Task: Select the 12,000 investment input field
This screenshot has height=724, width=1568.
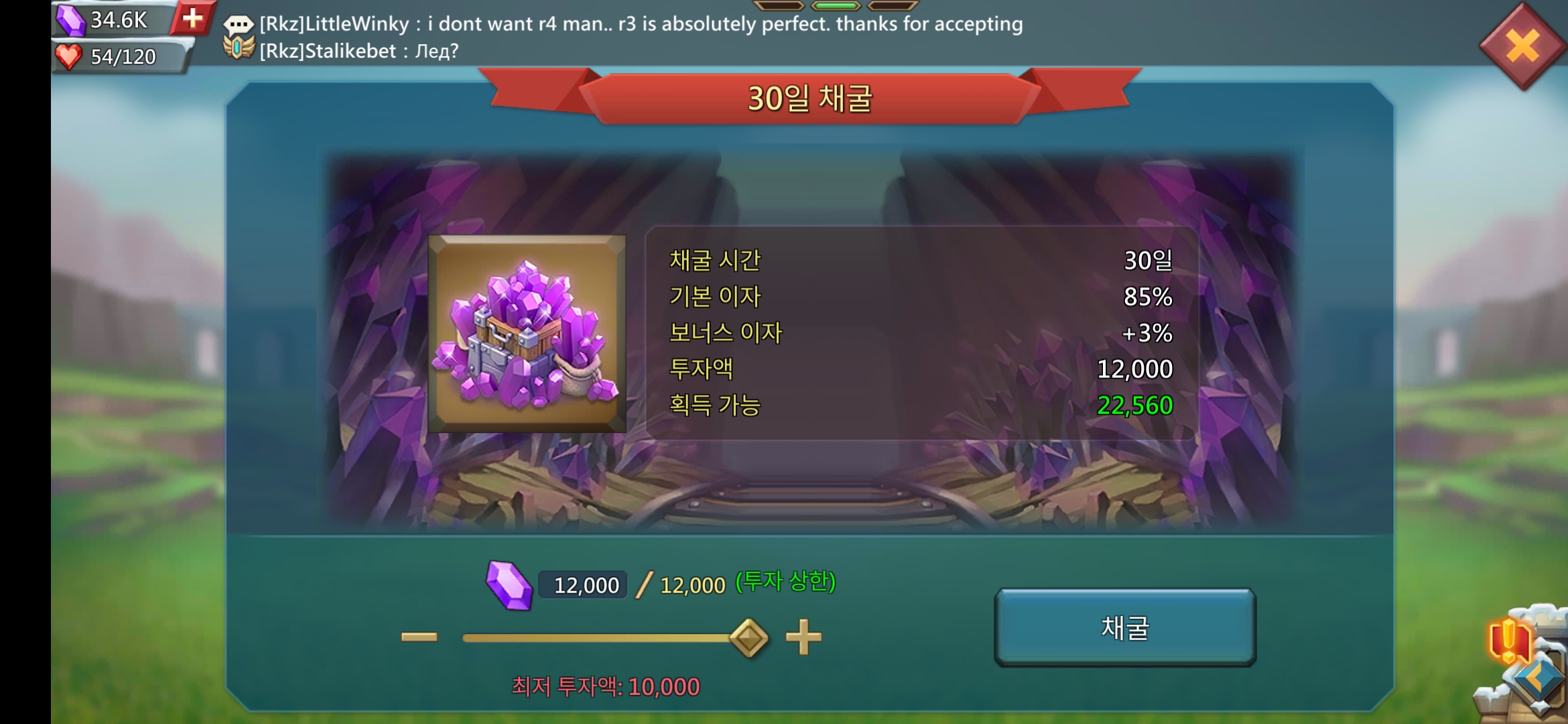Action: point(582,585)
